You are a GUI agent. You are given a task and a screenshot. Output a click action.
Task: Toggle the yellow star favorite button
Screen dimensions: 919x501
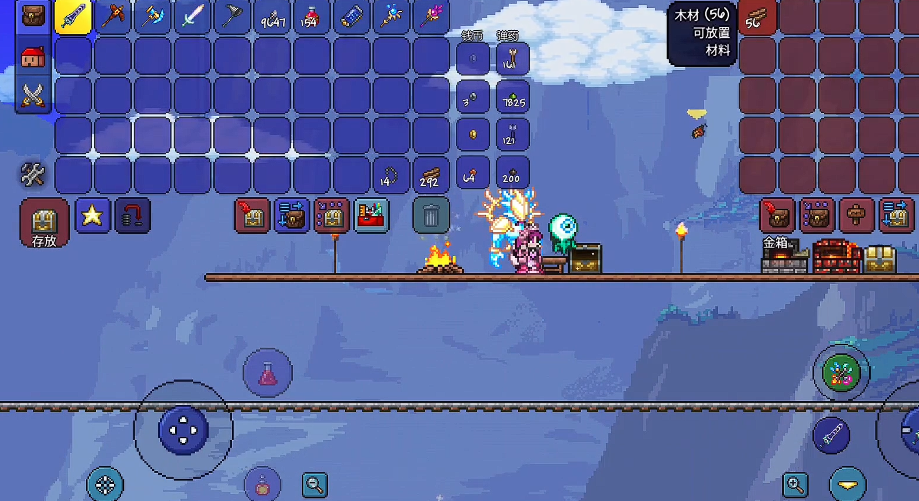coord(93,215)
